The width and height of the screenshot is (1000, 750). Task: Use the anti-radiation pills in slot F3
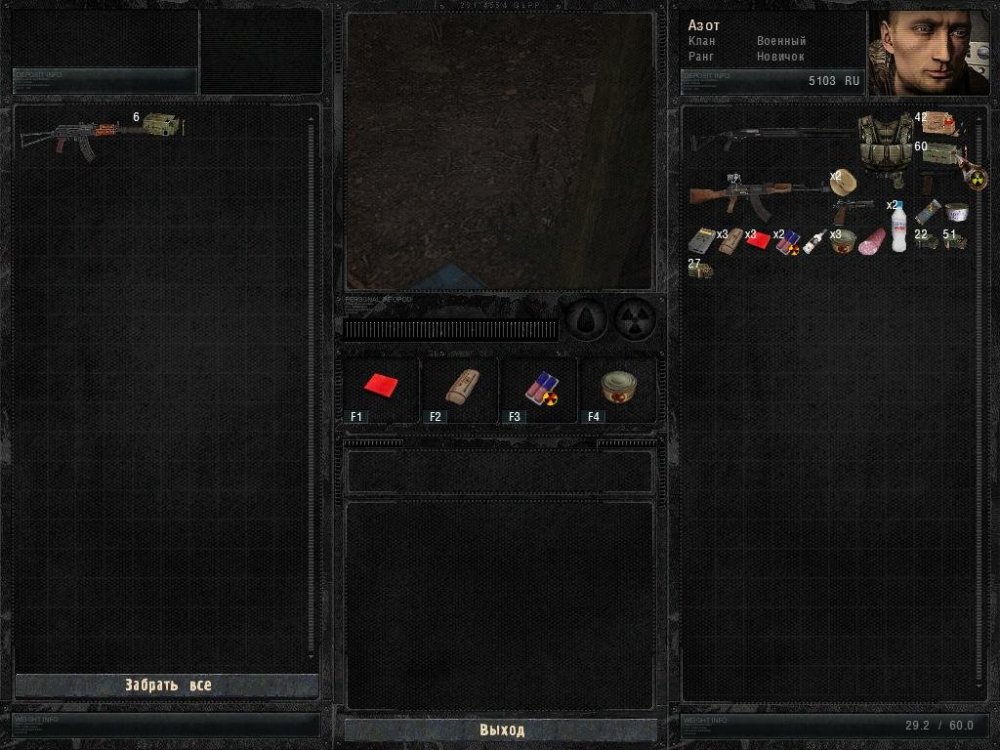click(538, 388)
